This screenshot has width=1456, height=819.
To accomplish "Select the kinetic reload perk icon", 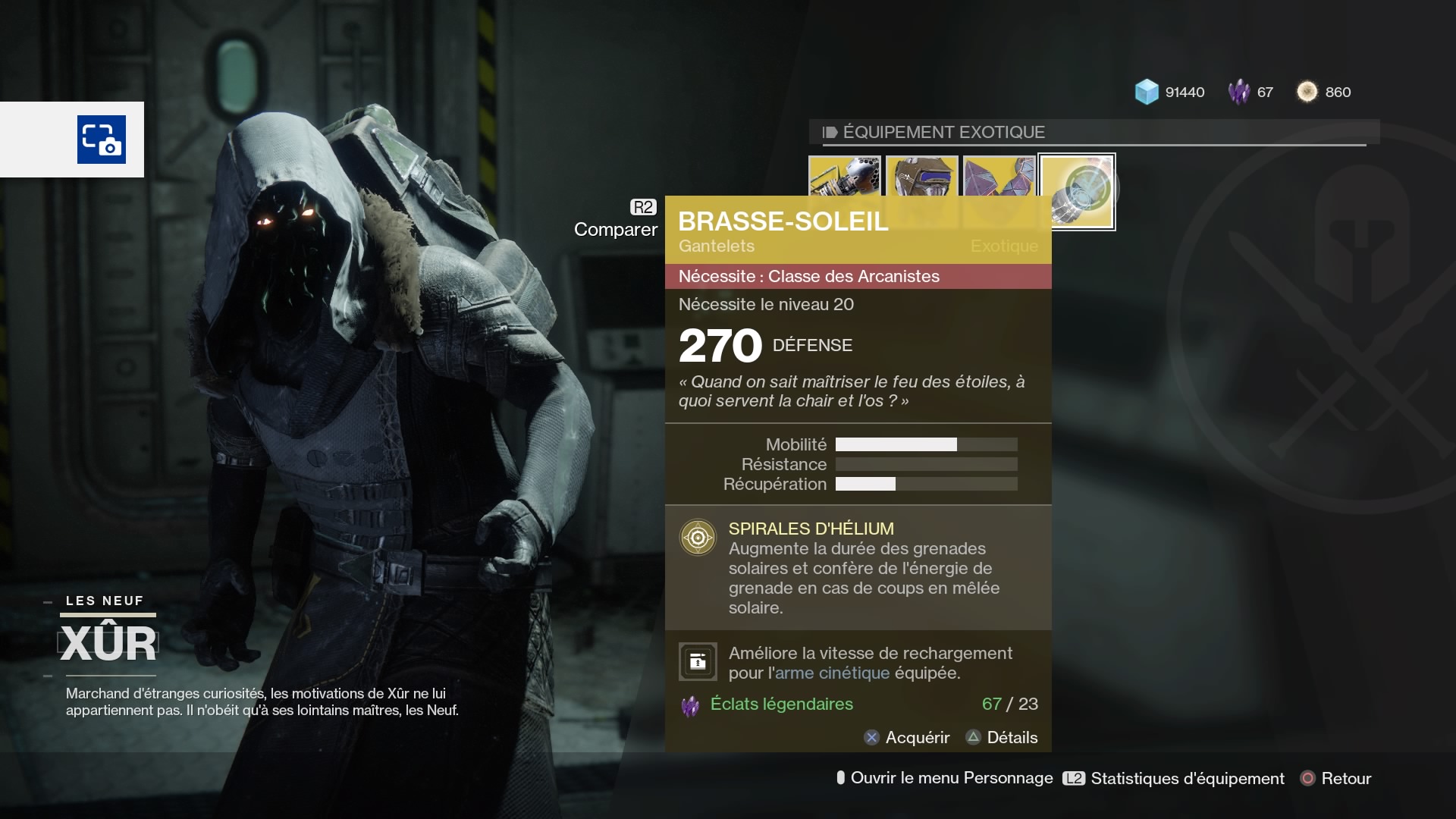I will (x=698, y=662).
